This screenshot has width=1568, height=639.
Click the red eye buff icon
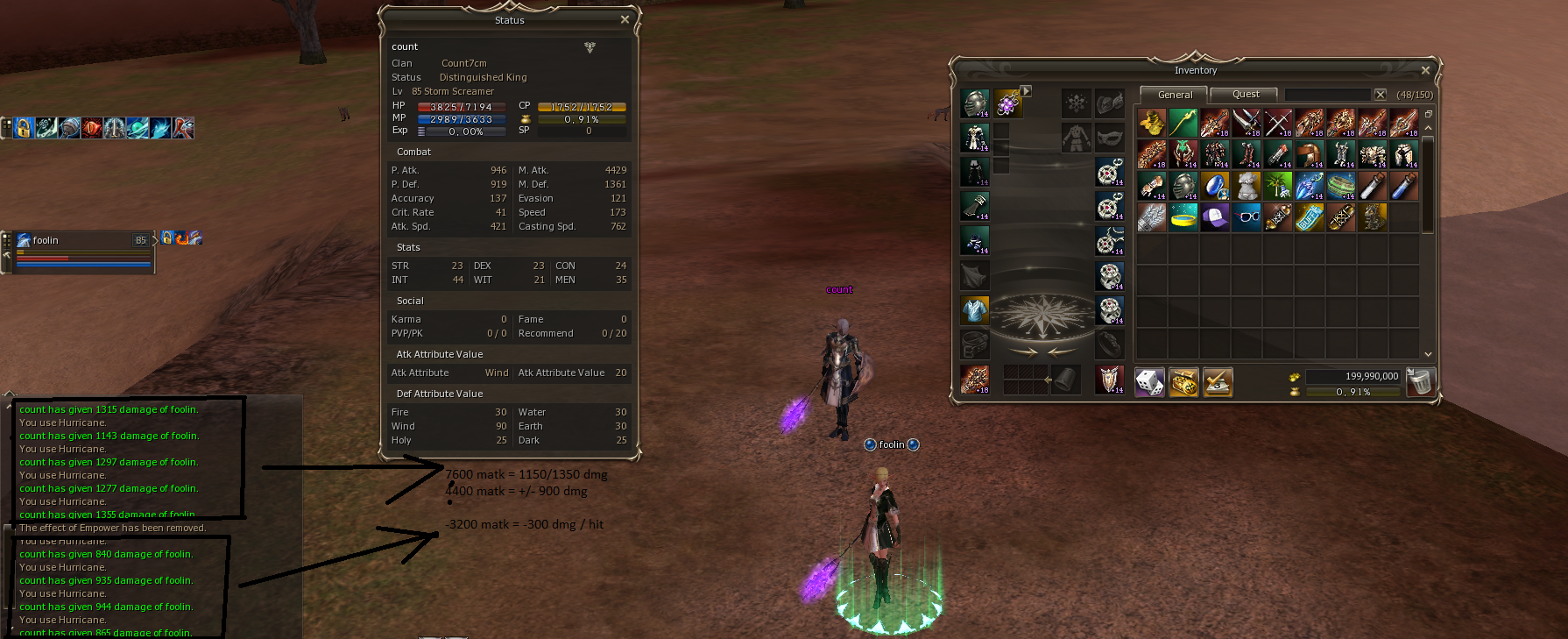point(92,128)
